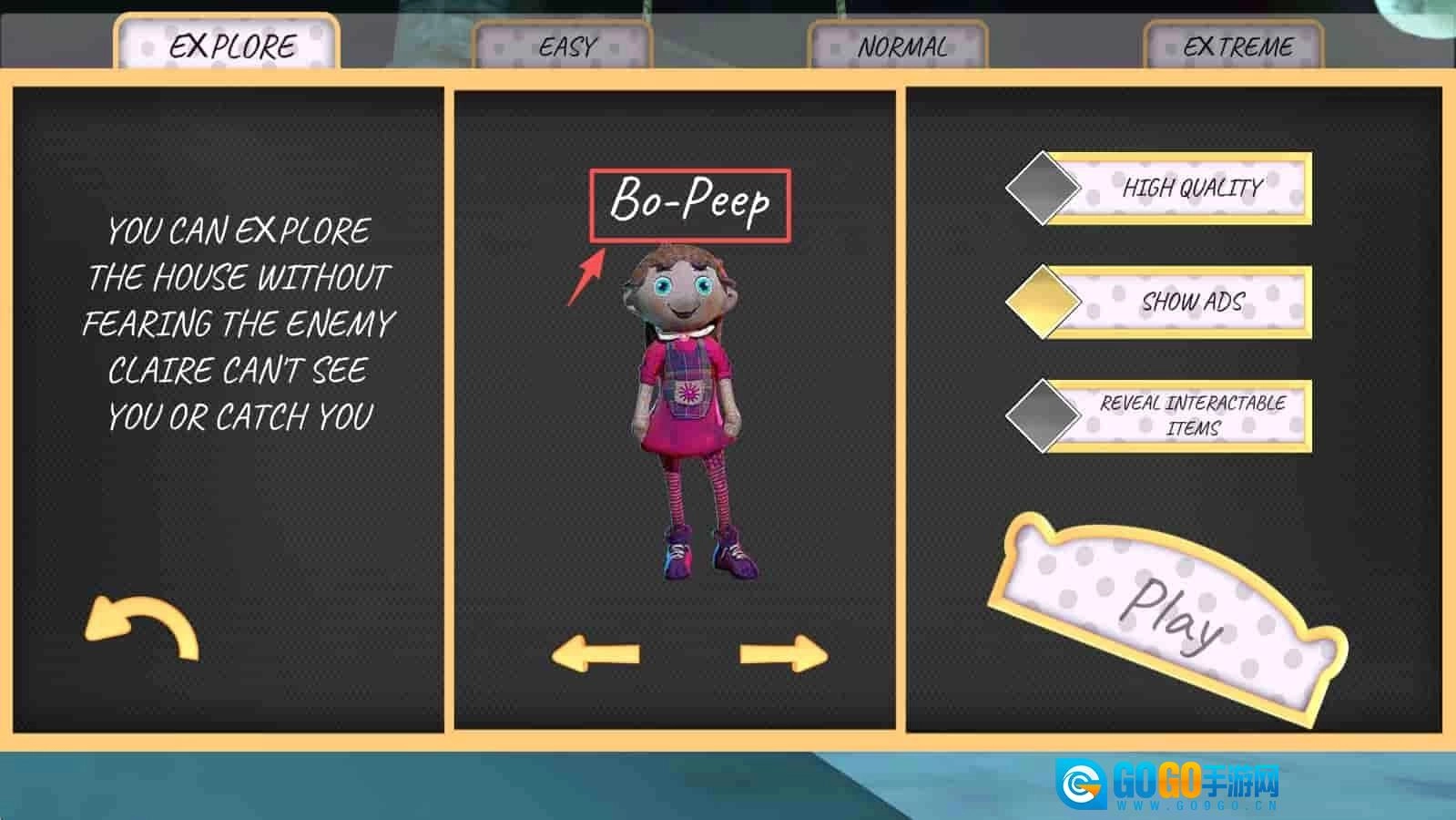1456x820 pixels.
Task: Go back with the curved return arrow
Action: [142, 627]
